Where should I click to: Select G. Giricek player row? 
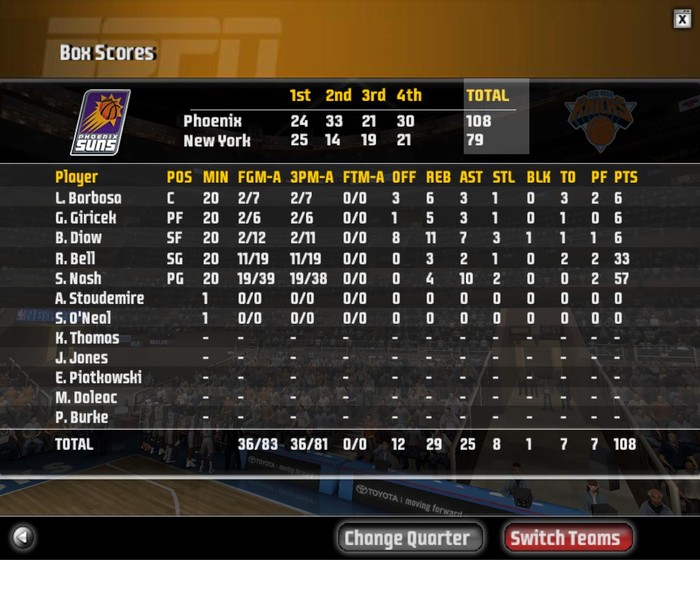point(86,218)
